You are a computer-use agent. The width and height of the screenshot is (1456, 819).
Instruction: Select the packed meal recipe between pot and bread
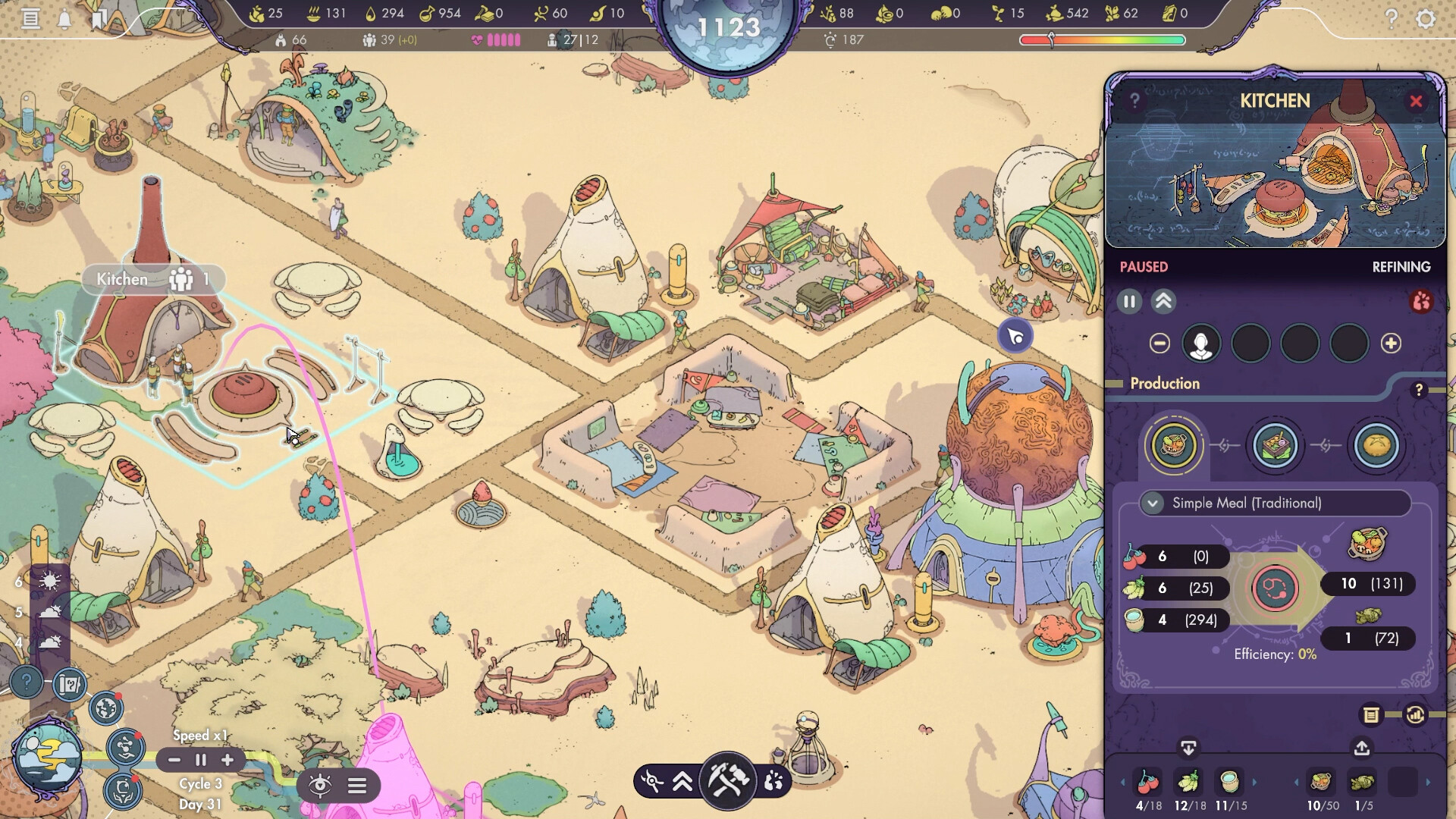pyautogui.click(x=1276, y=446)
